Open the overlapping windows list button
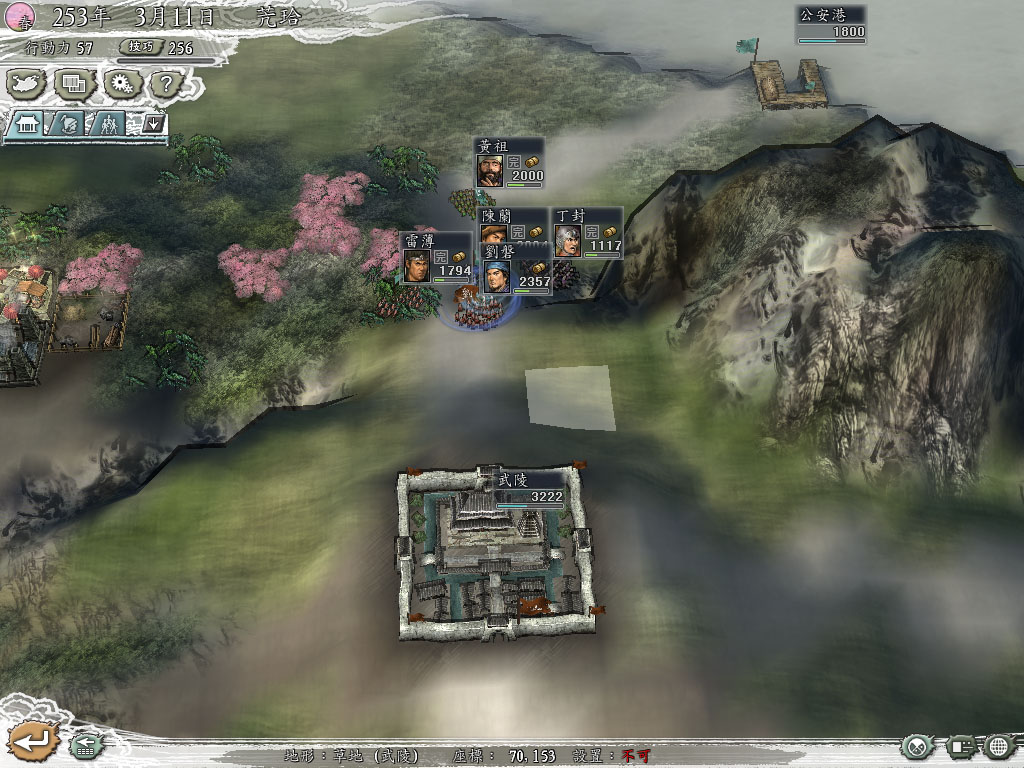 (75, 84)
